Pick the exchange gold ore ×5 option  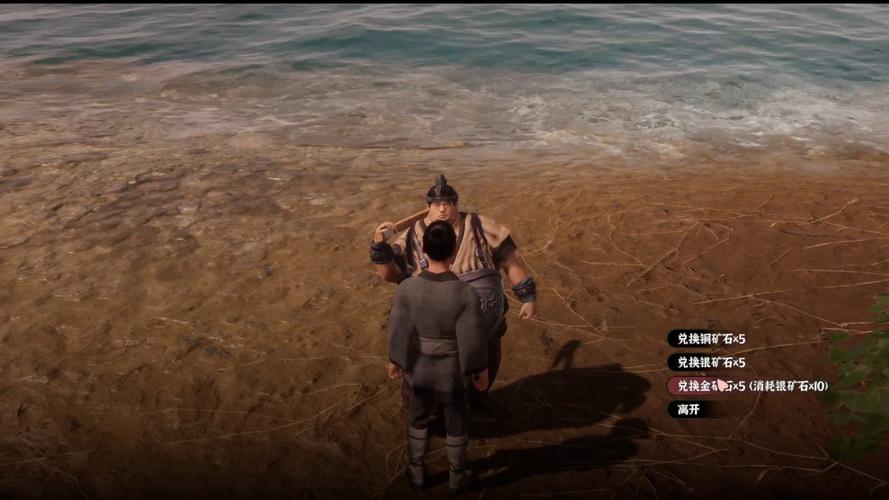click(710, 386)
